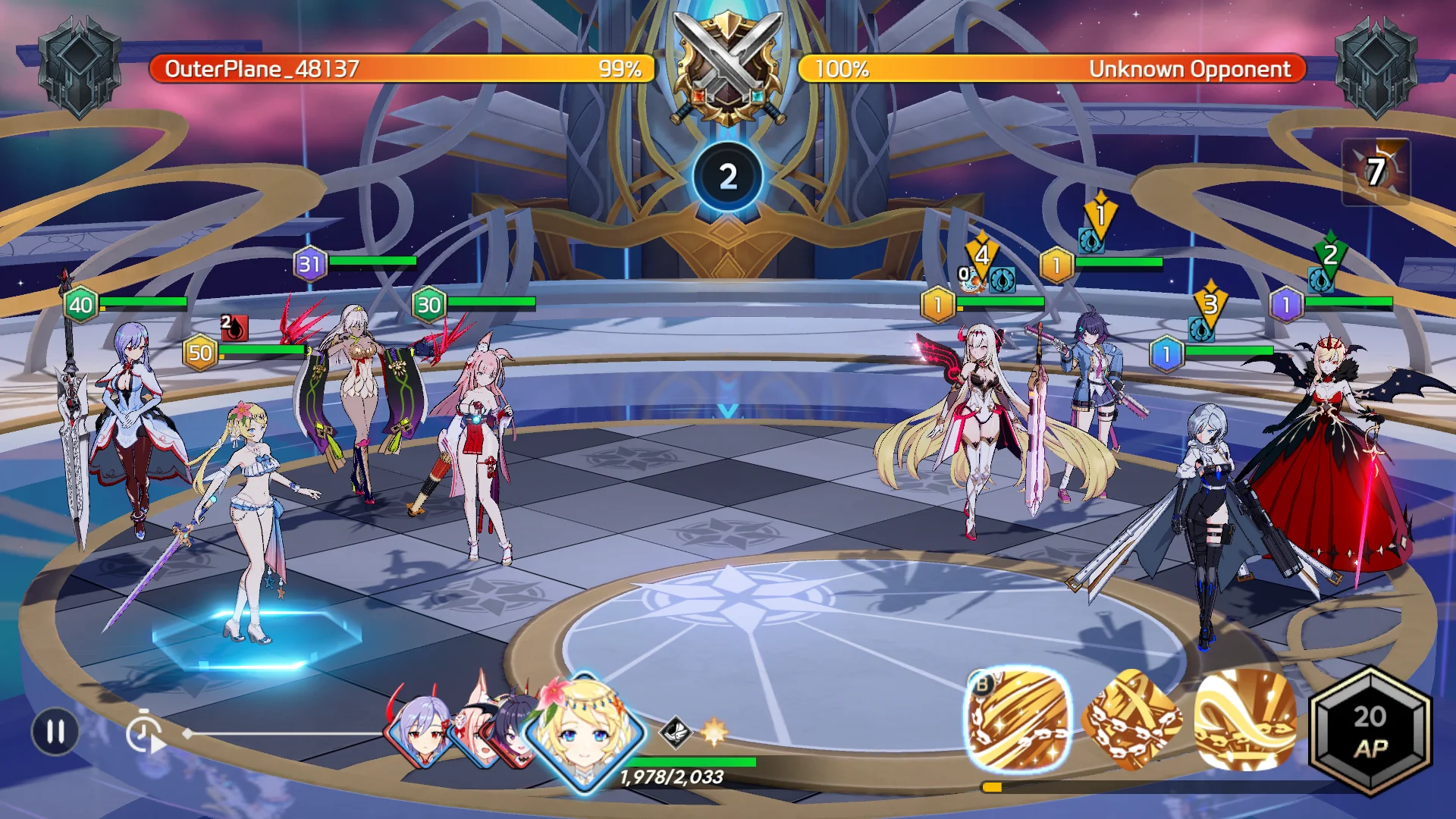
Task: Open the burst counter icon showing 7
Action: pos(1376,172)
